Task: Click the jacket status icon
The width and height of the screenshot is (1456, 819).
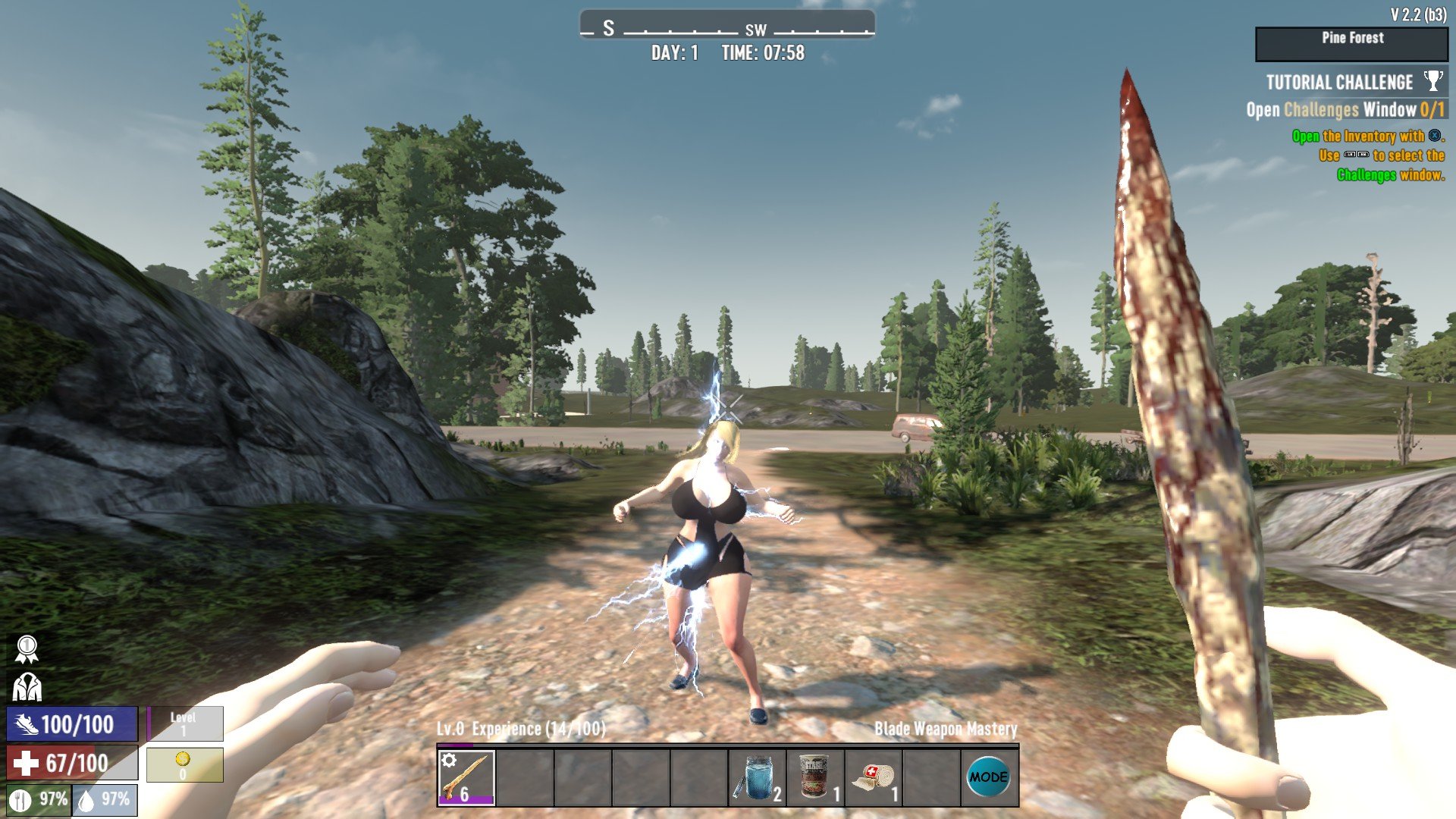Action: click(x=27, y=687)
